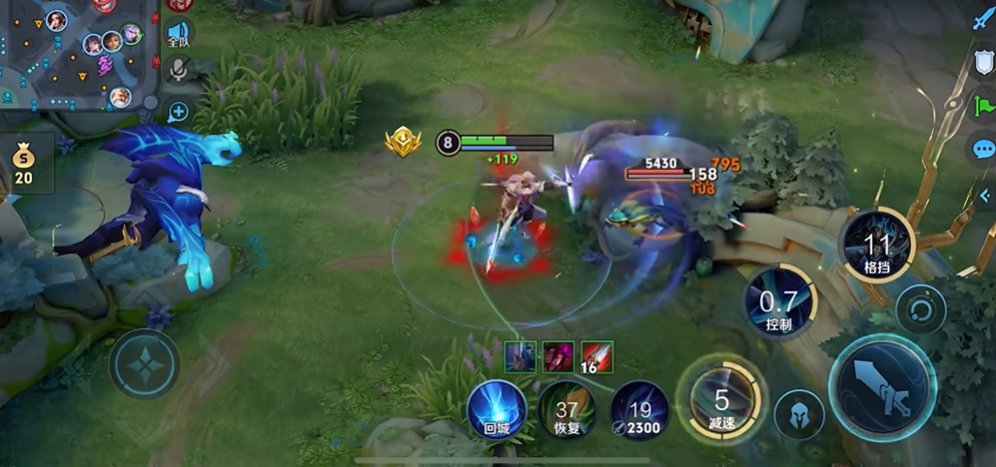Open the quick chat speech bubble
Image resolution: width=996 pixels, height=467 pixels.
click(x=983, y=150)
